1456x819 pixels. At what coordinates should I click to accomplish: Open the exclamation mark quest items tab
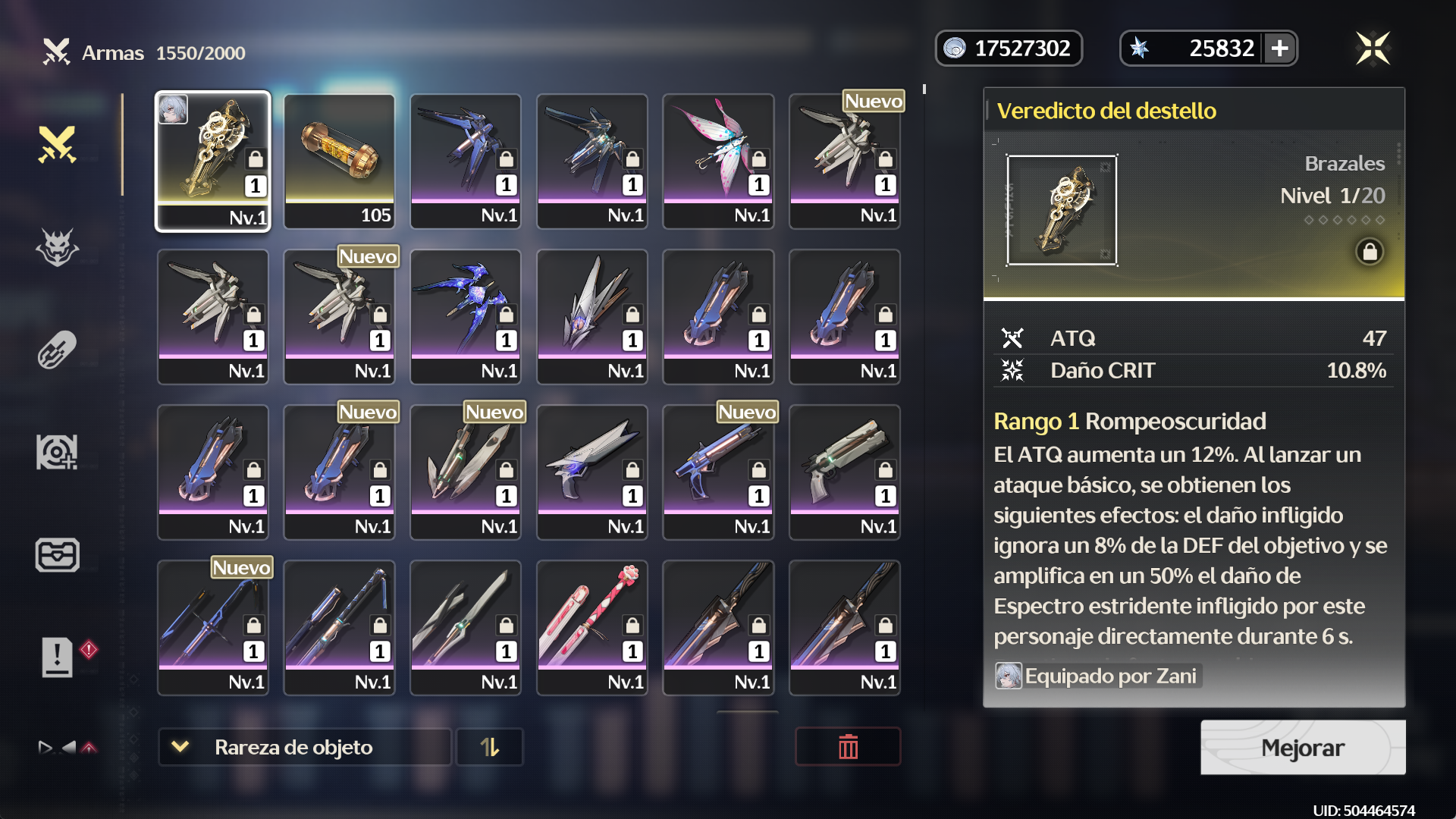point(58,657)
